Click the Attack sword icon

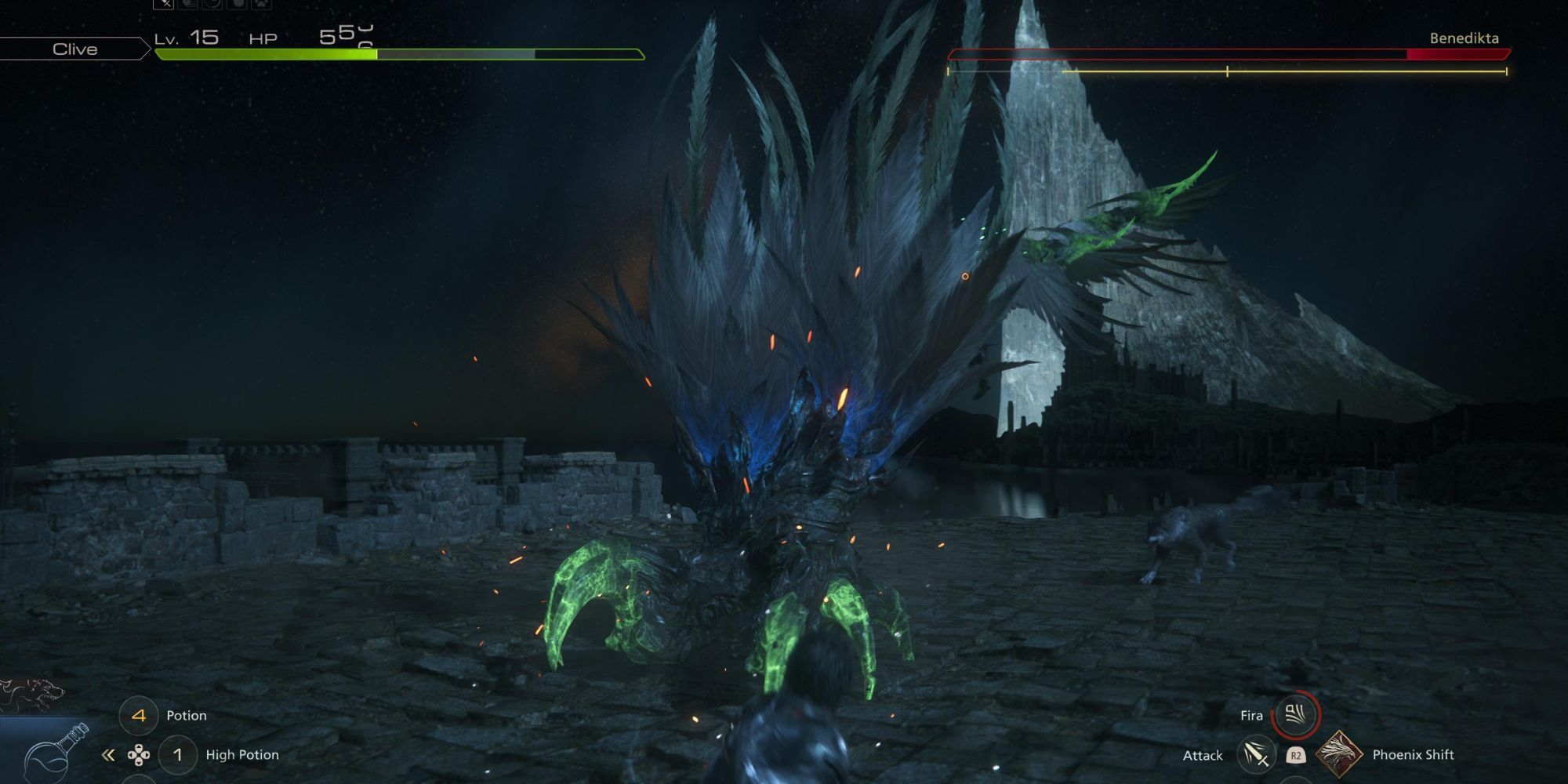click(x=1255, y=757)
